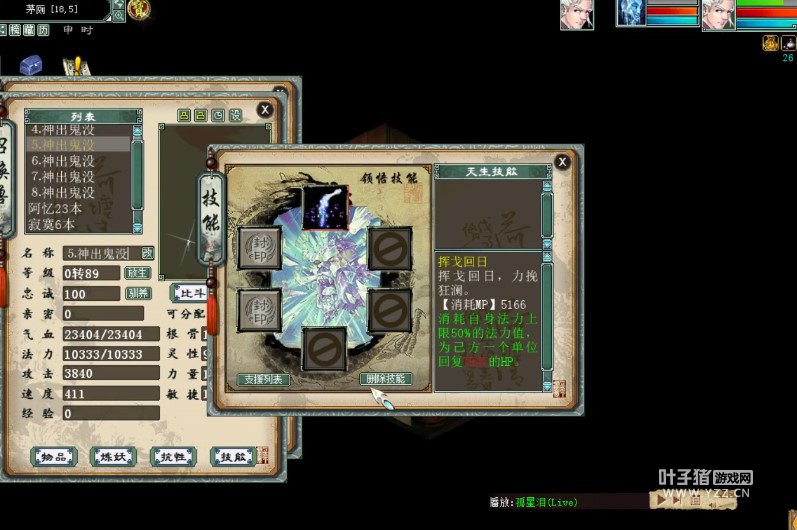797x530 pixels.
Task: Close the summon beast panel
Action: click(264, 109)
